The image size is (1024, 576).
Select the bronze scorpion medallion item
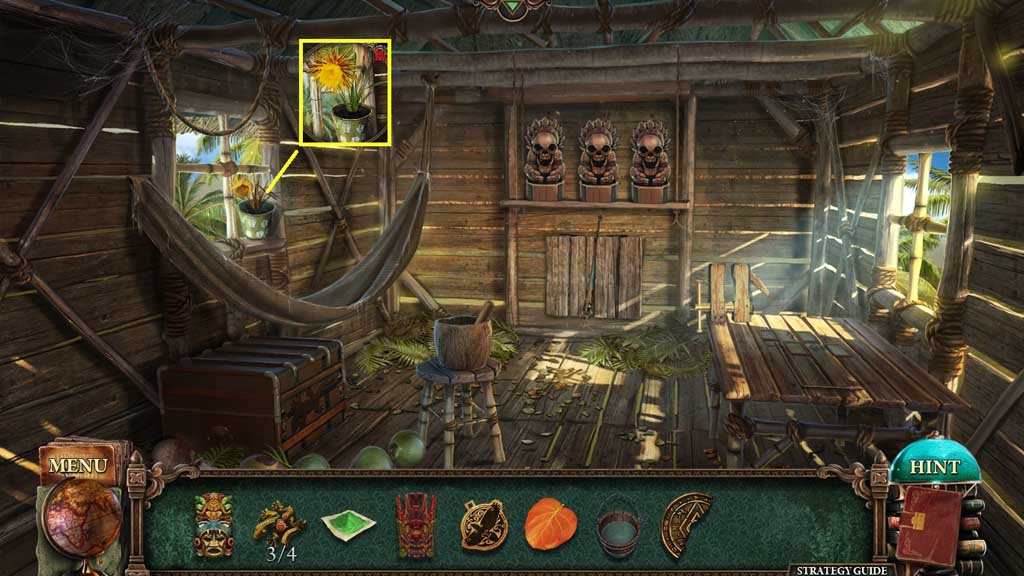pyautogui.click(x=483, y=523)
